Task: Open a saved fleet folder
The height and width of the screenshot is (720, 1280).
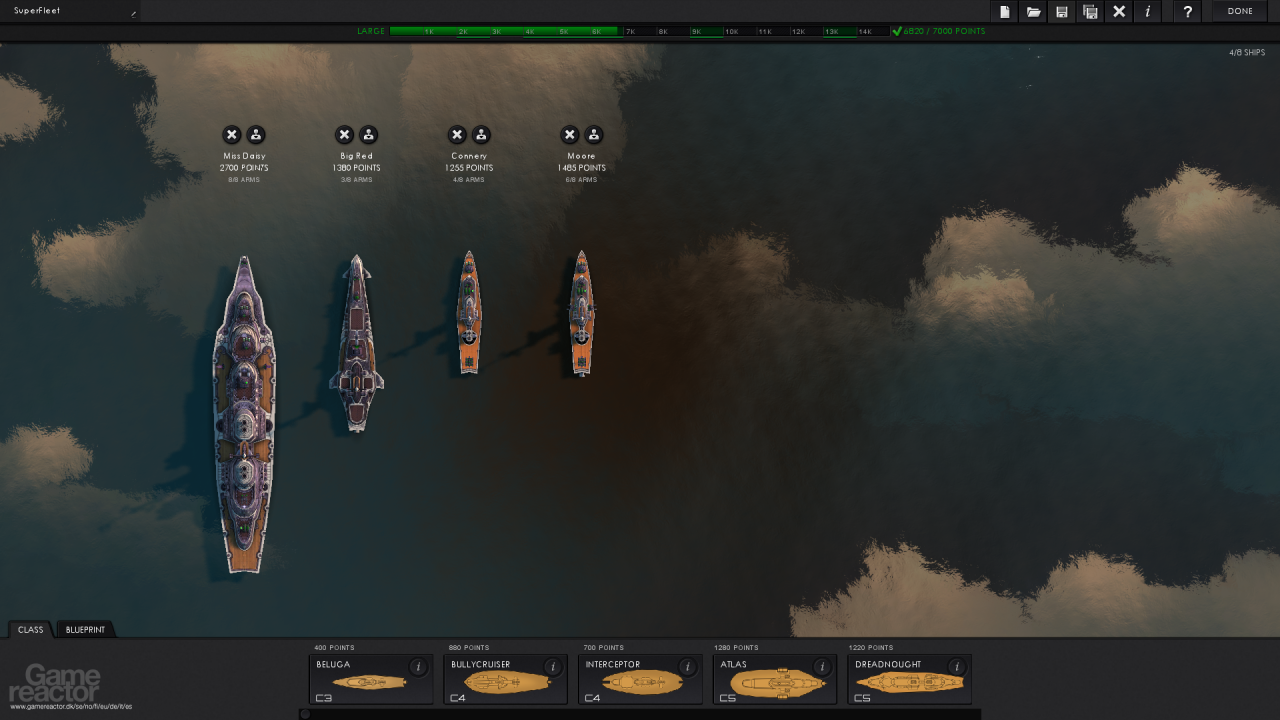Action: pyautogui.click(x=1033, y=12)
